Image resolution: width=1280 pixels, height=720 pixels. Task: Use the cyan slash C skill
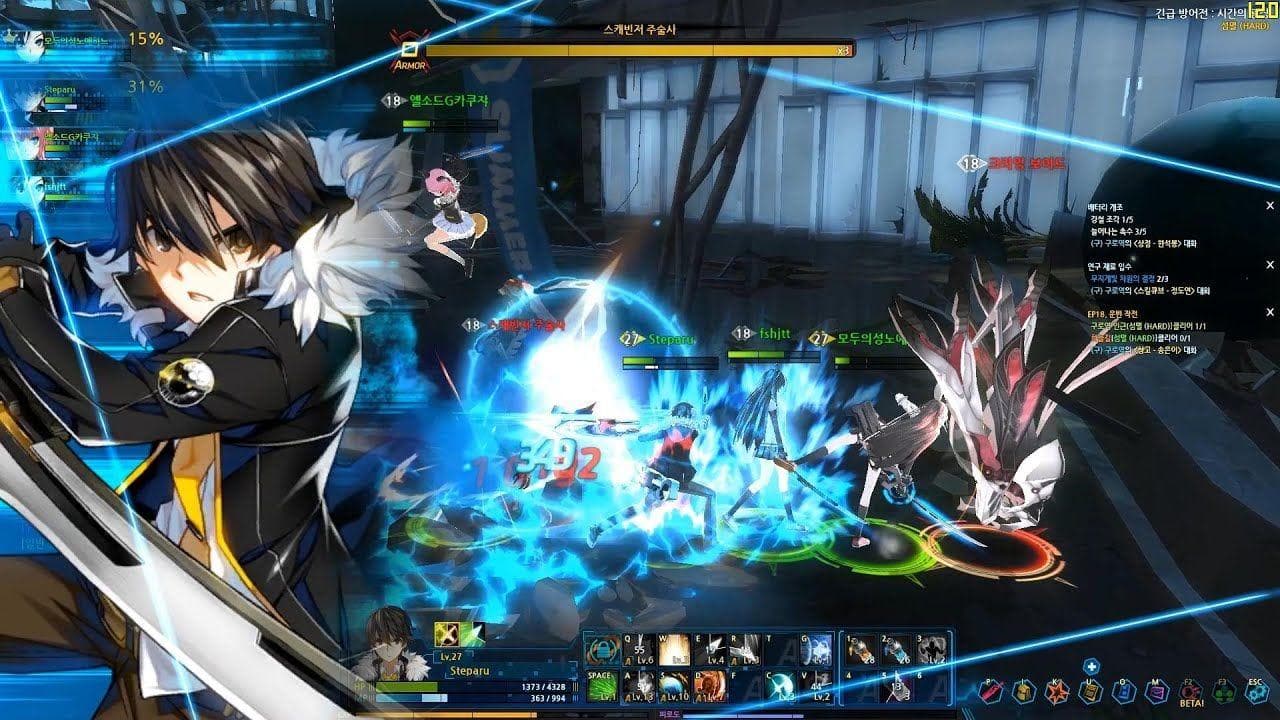(x=779, y=685)
